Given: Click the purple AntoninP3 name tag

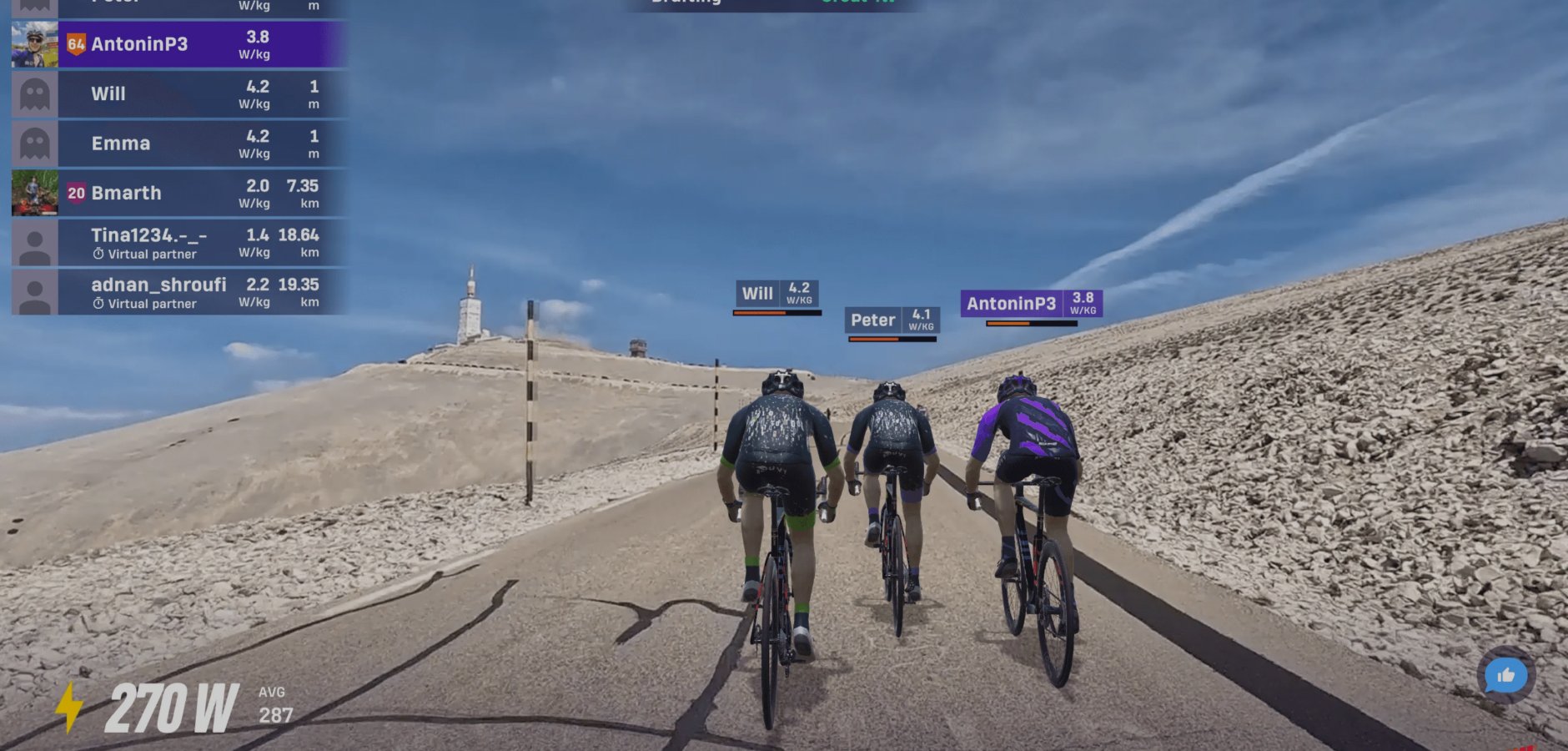Looking at the screenshot, I should click(x=1031, y=304).
